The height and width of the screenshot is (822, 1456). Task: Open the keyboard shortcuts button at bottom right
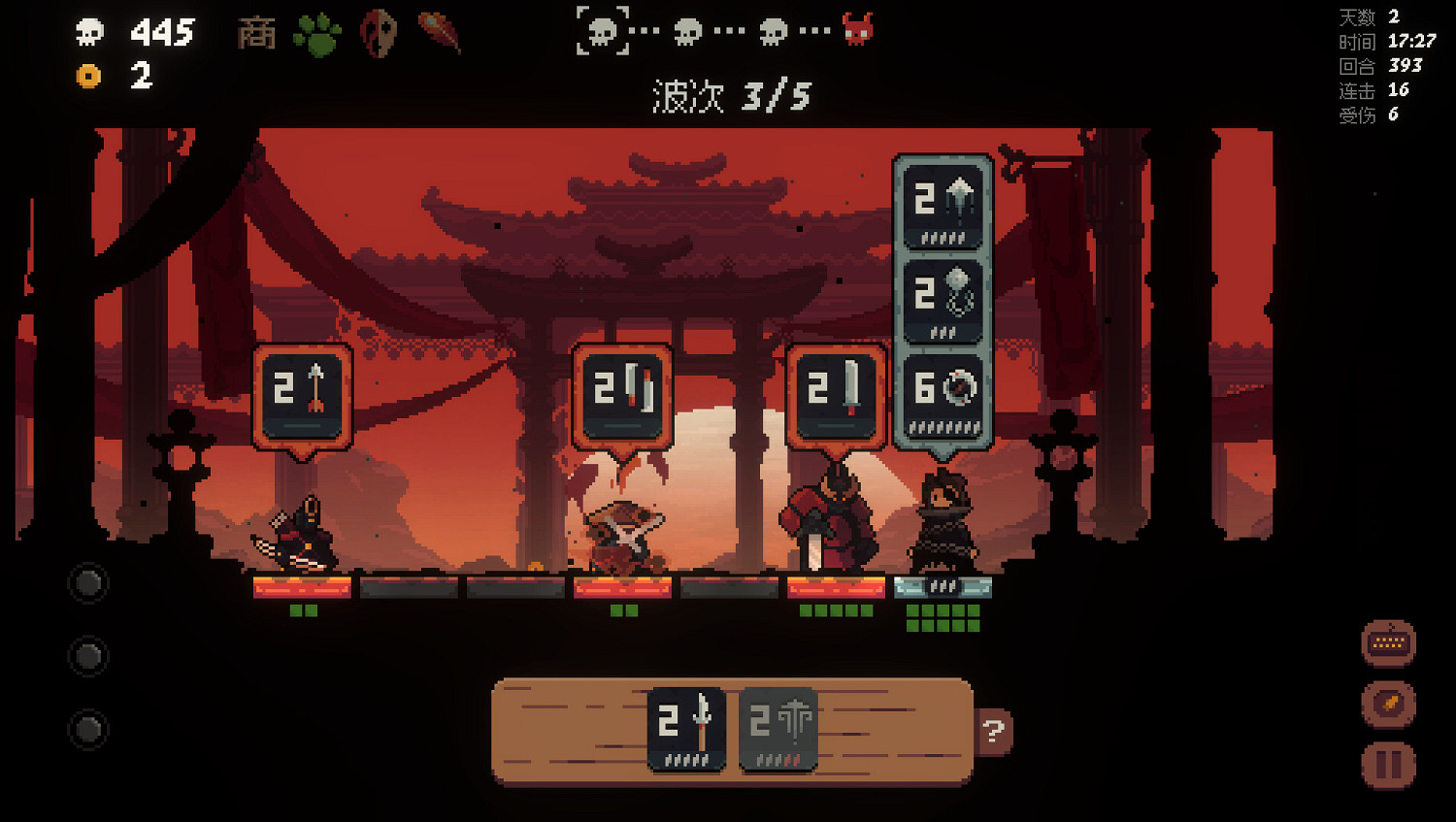point(1390,642)
